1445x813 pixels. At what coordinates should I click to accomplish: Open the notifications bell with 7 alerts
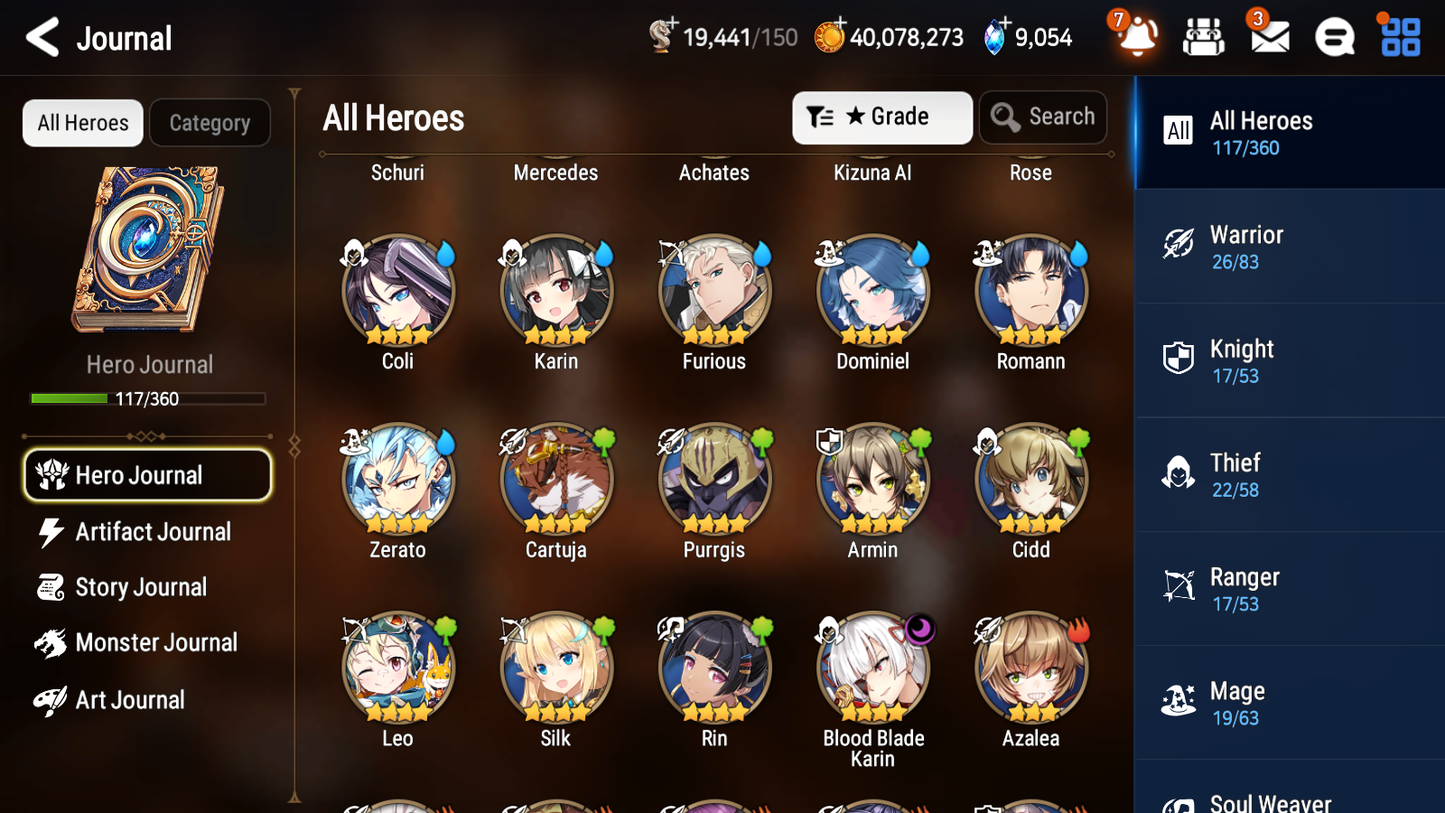[1135, 36]
